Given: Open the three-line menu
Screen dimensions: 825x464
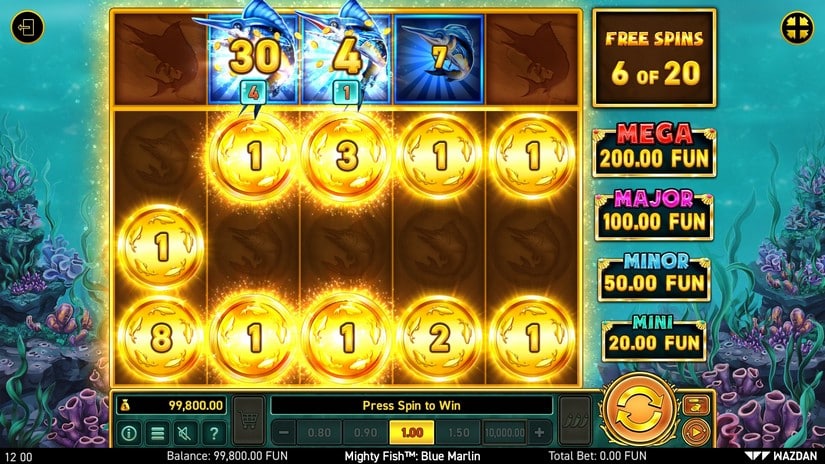Looking at the screenshot, I should [x=157, y=433].
